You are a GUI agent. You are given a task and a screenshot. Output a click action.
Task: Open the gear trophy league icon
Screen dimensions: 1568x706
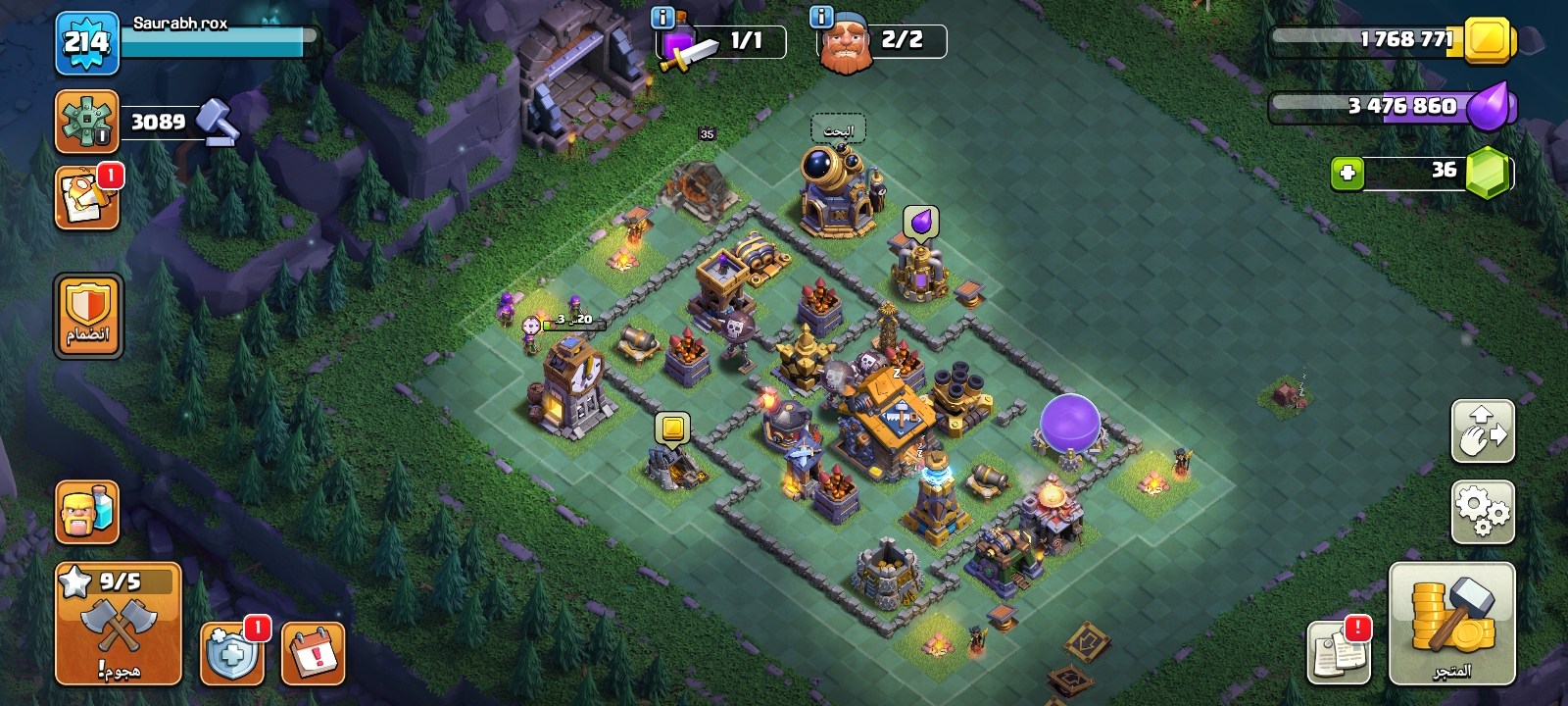(x=87, y=122)
